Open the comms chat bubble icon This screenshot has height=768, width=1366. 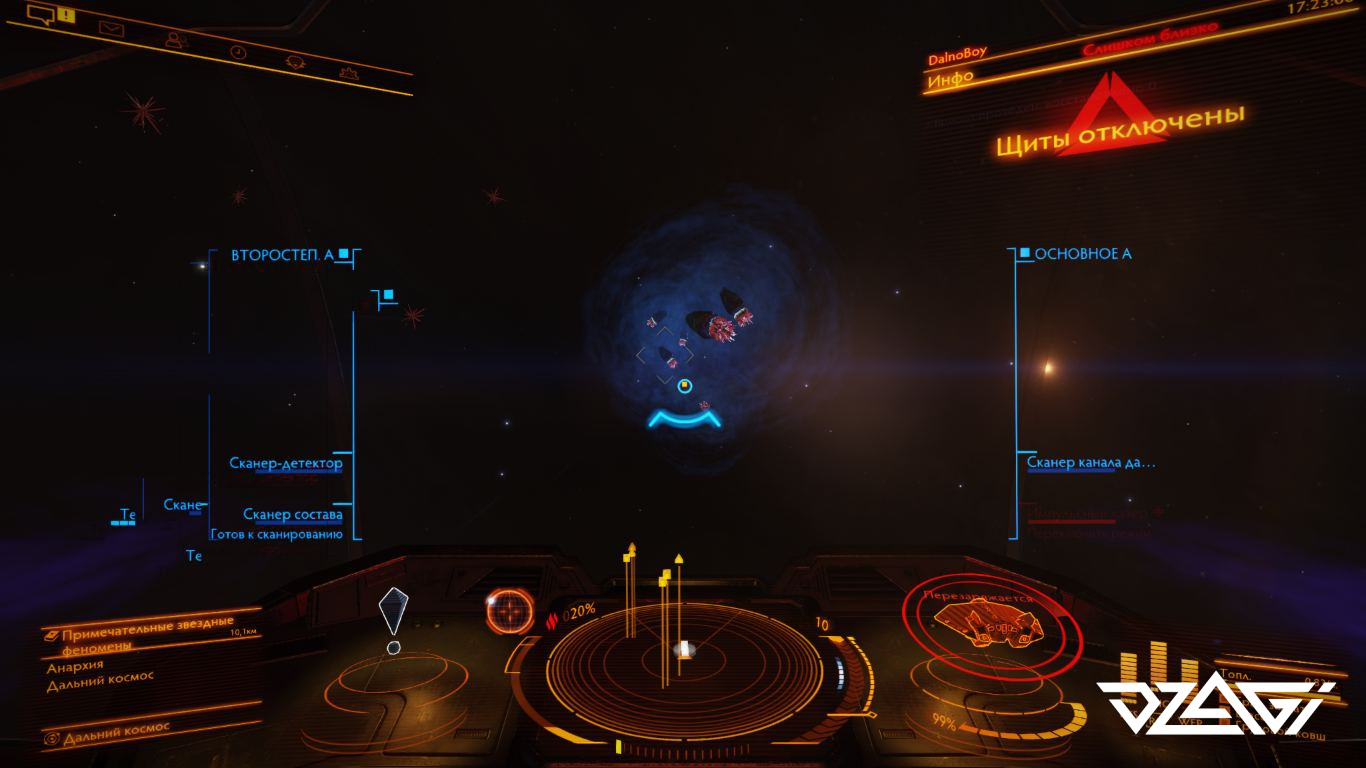click(42, 14)
